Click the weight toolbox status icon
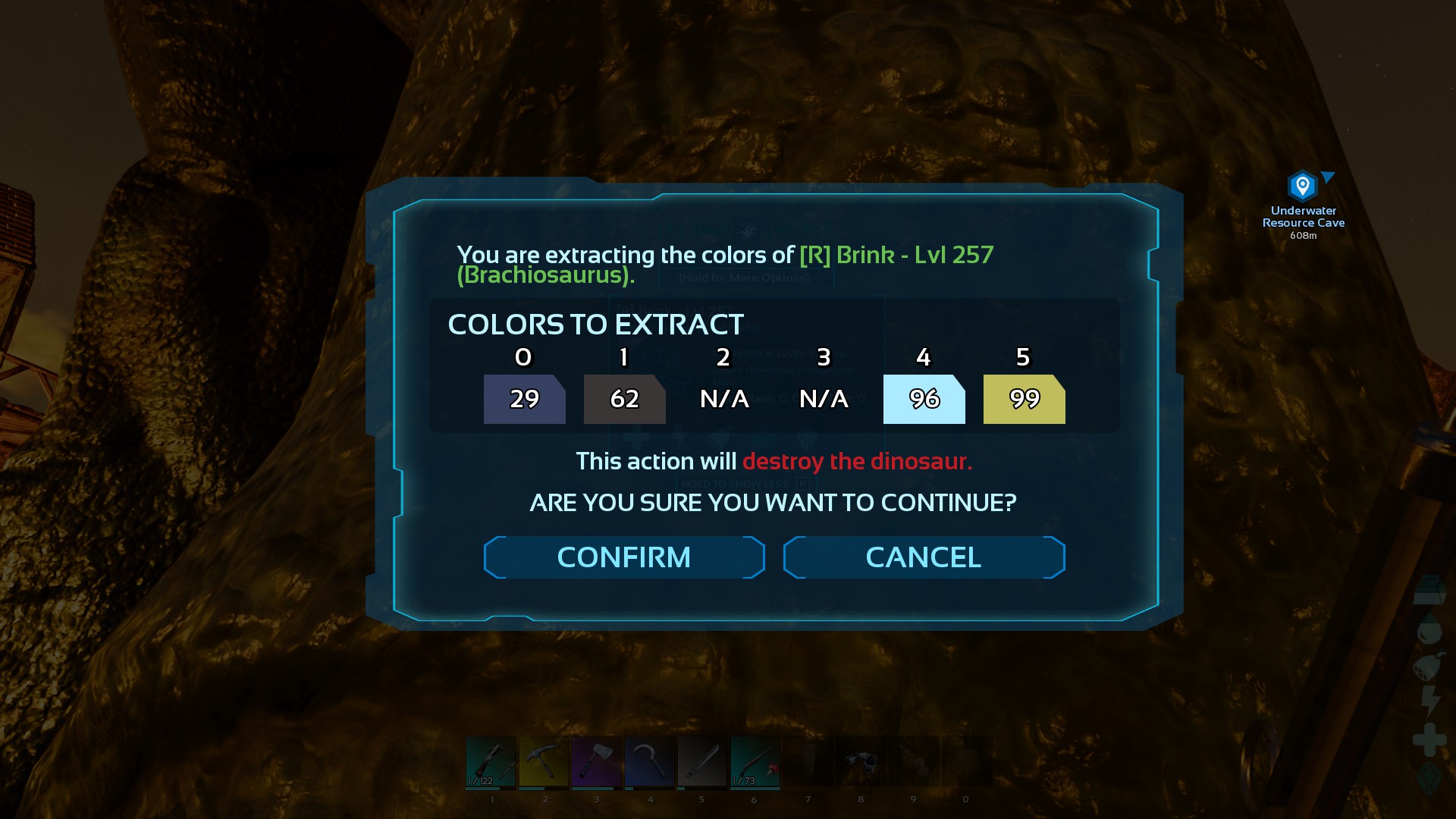Viewport: 1456px width, 819px height. 1429,589
